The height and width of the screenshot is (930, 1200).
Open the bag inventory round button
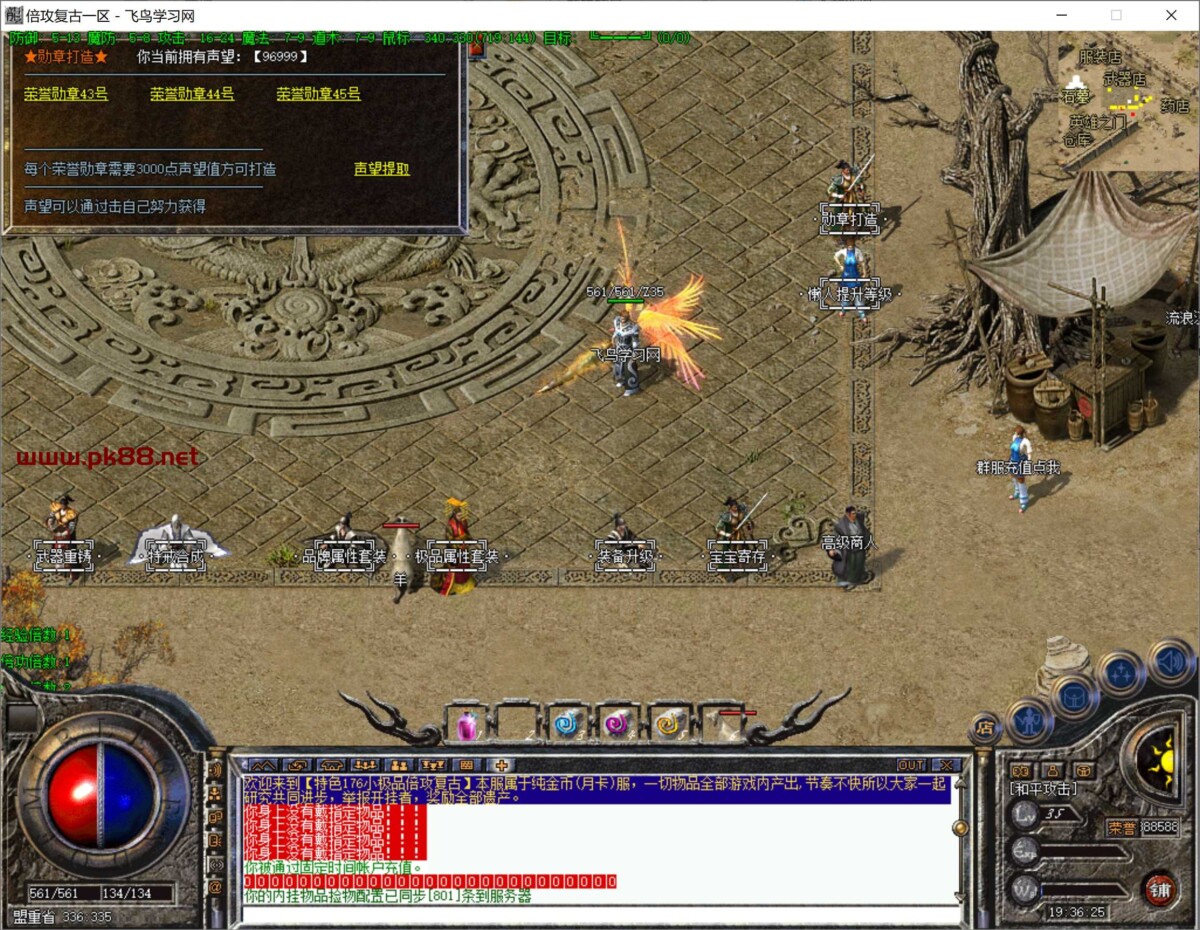click(x=1074, y=695)
